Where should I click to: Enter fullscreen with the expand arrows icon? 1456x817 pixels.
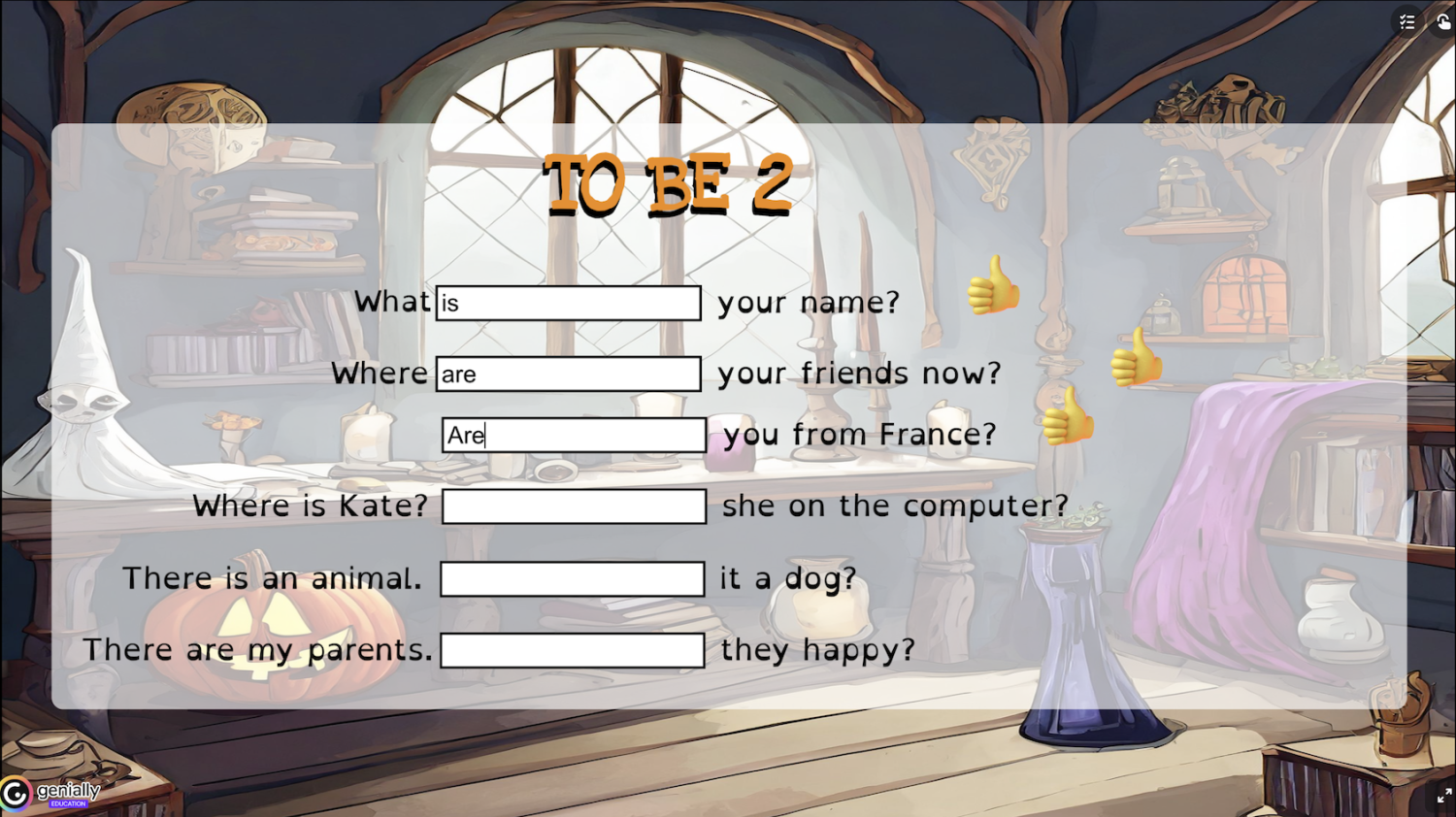1443,797
